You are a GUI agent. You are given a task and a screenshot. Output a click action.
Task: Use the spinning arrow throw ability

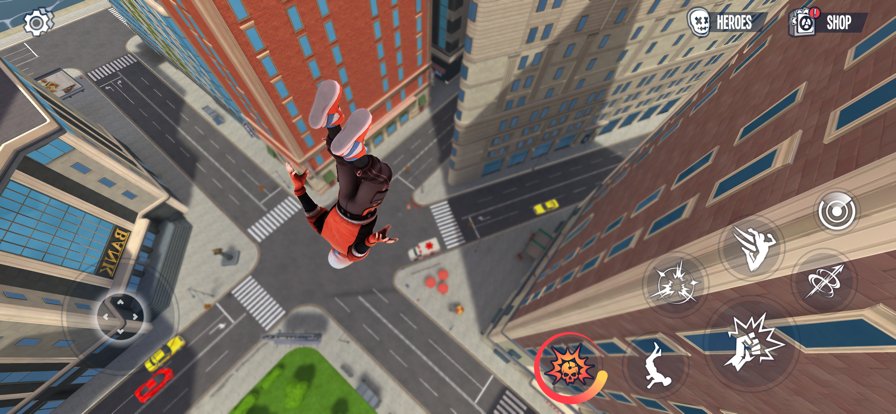823,280
